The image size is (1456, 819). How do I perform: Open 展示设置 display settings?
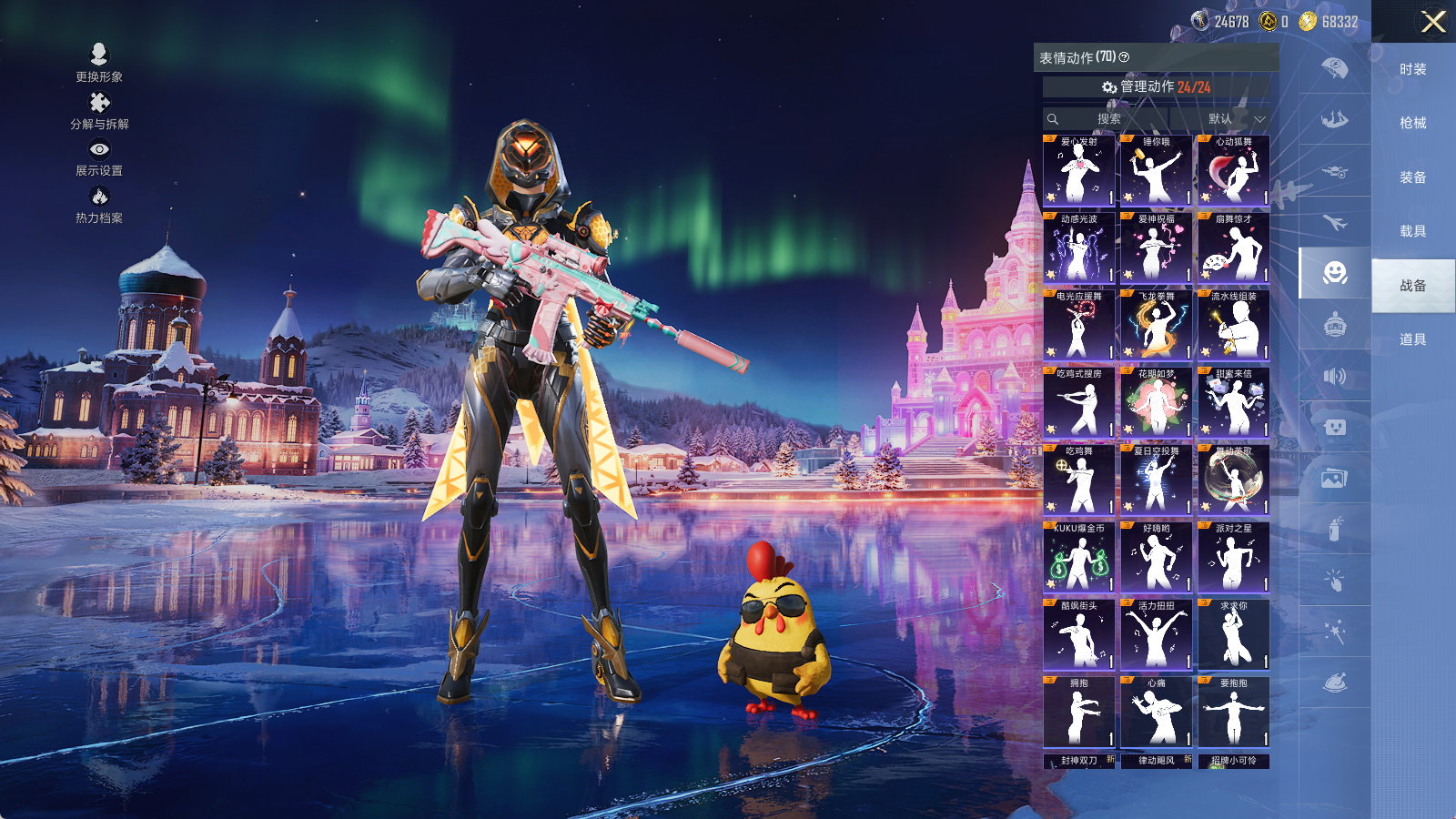coord(99,157)
